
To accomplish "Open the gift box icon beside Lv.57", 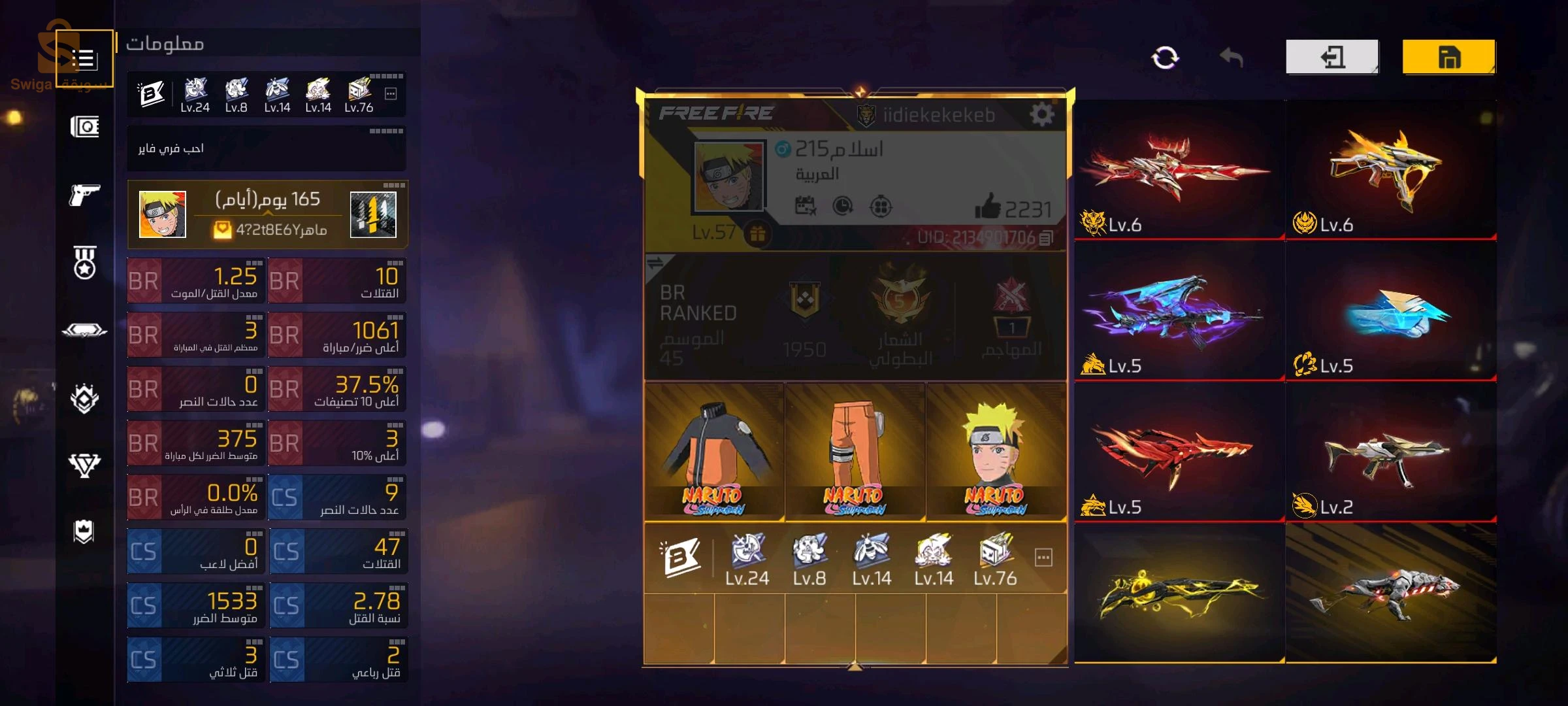I will 757,233.
